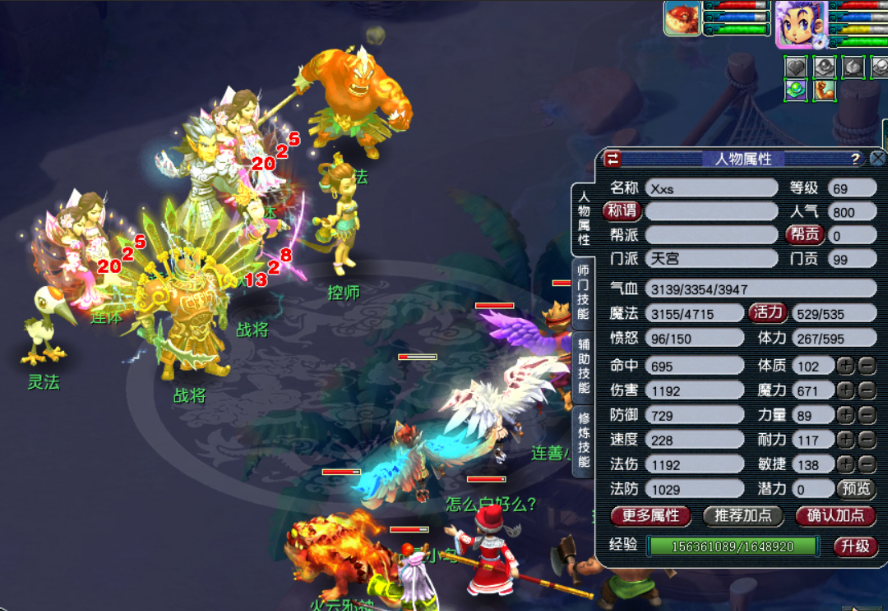Click the red swap arrows button on the panel
888x611 pixels.
coord(612,159)
